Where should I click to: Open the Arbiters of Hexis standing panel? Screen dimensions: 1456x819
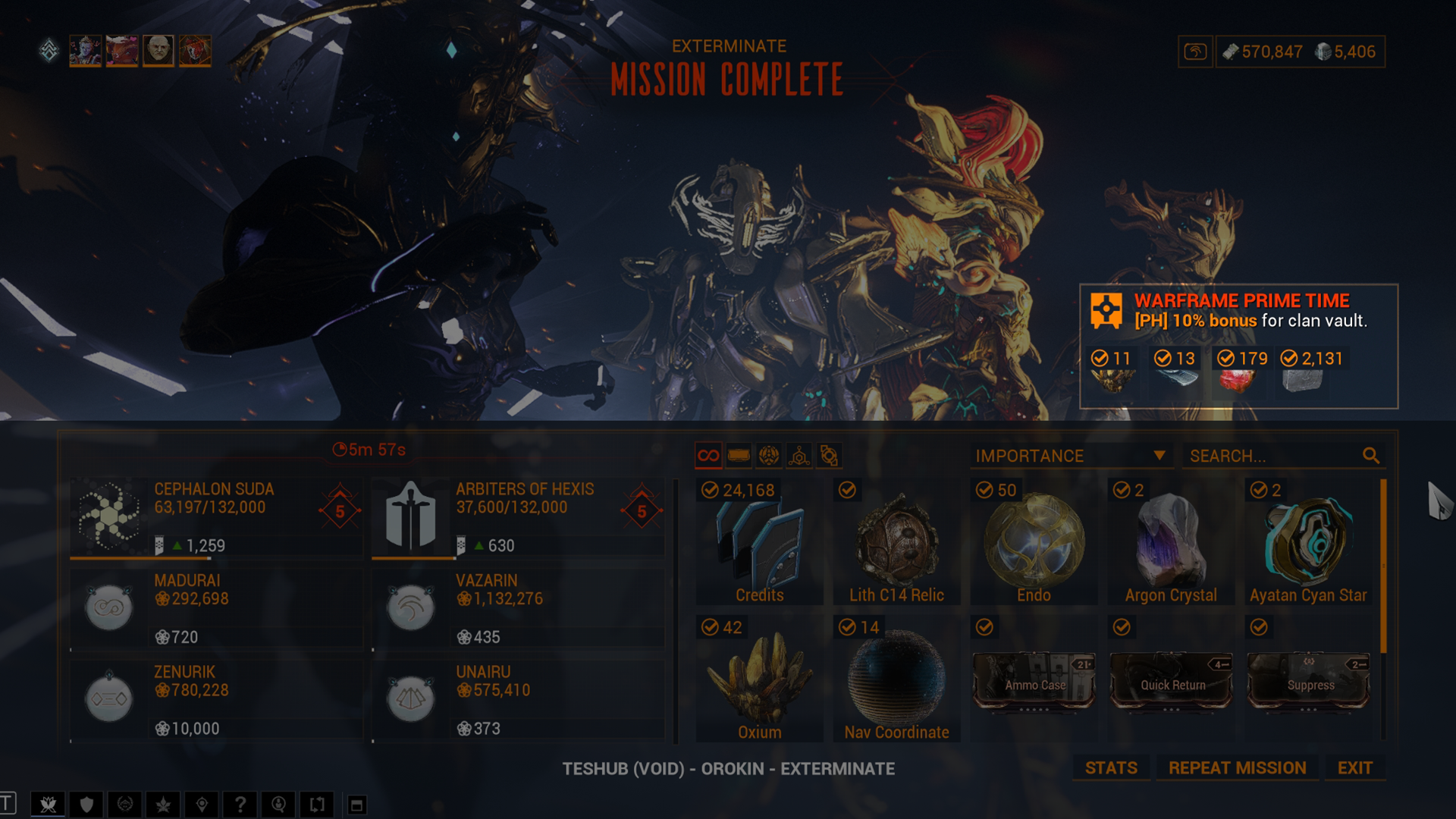point(517,517)
